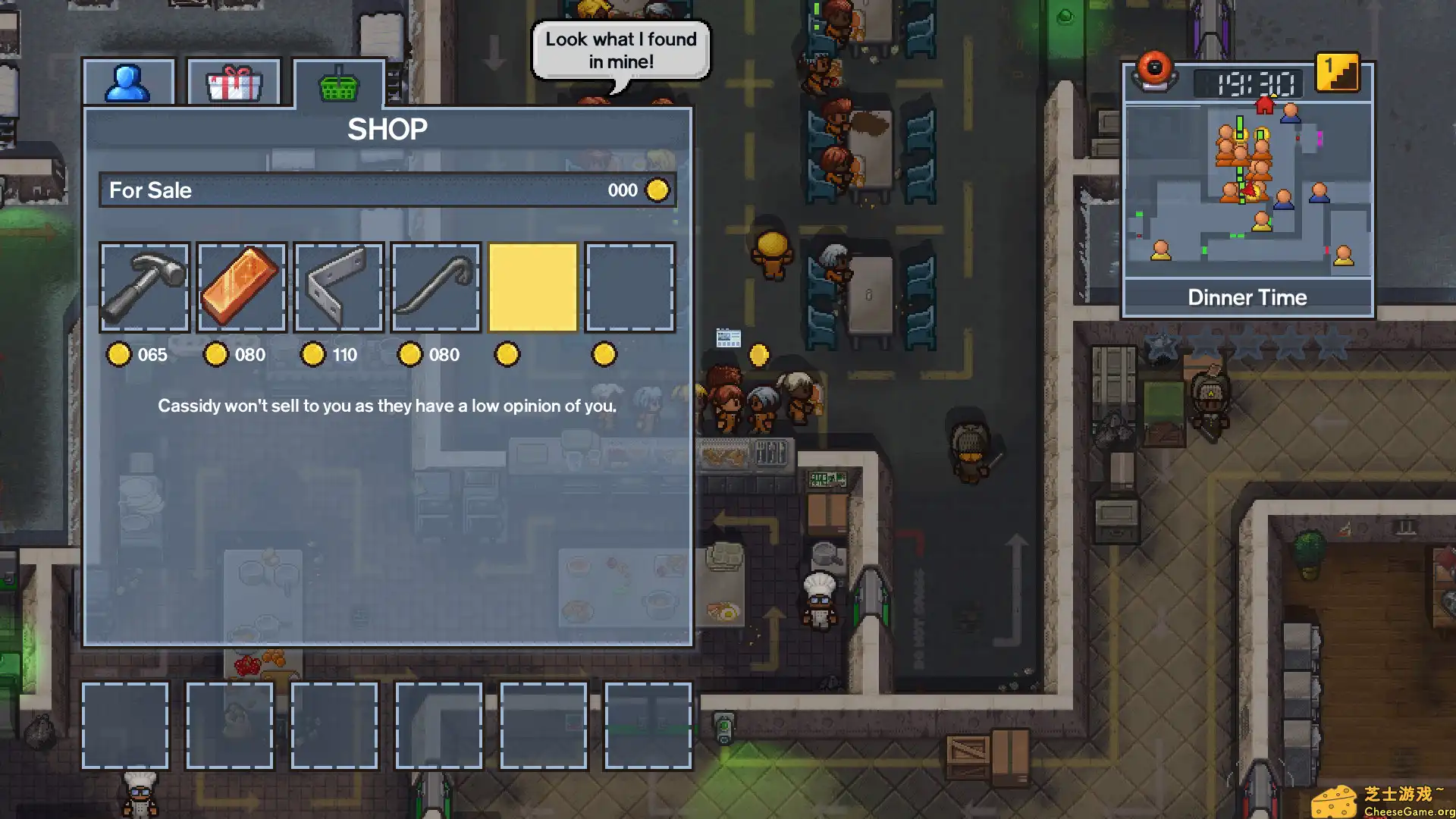Viewport: 1456px width, 819px height.
Task: Click the coin icon beside the 065 price
Action: [x=119, y=354]
